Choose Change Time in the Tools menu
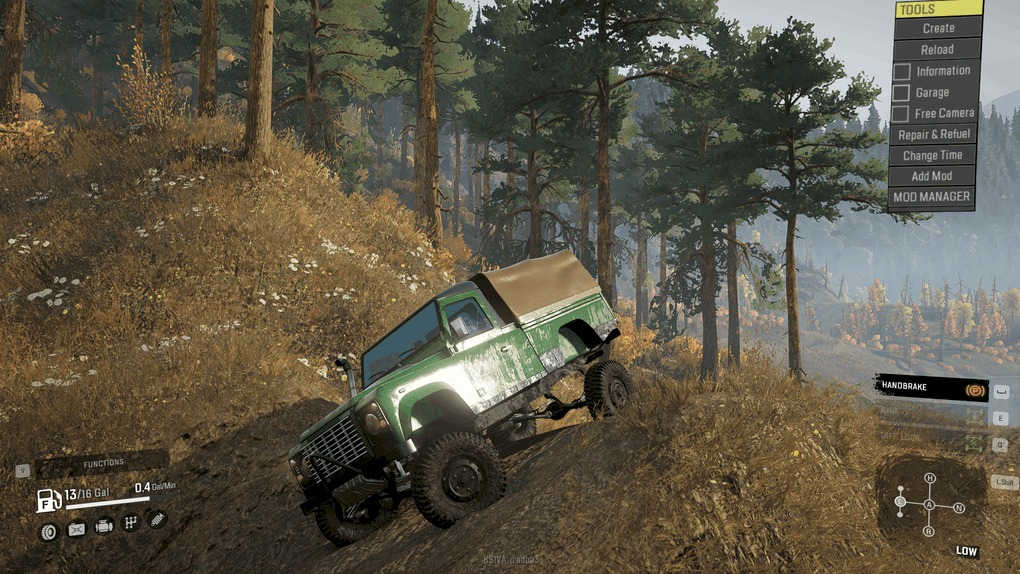This screenshot has width=1020, height=574. click(933, 155)
